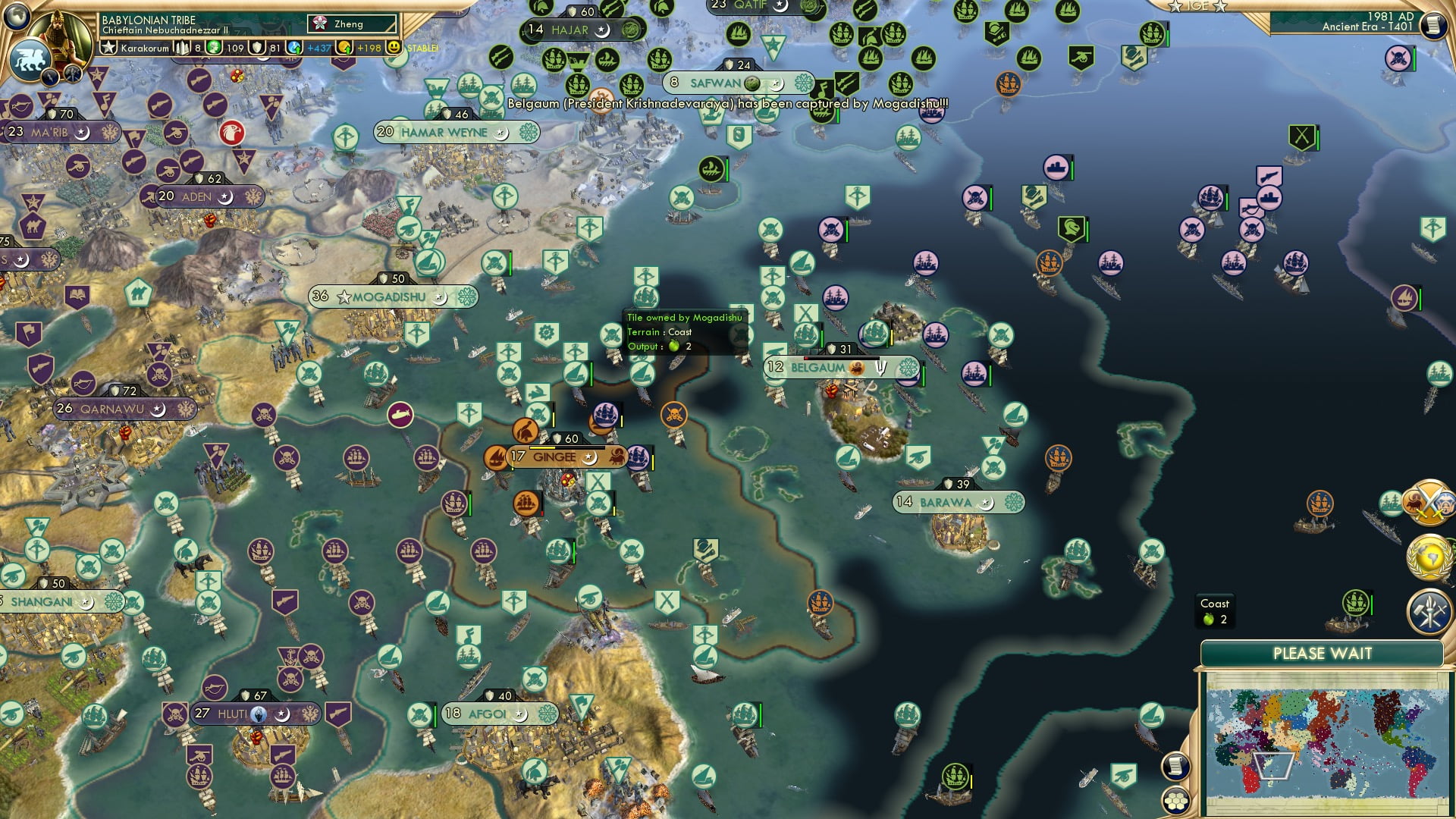Click the culture shield icon showing 81
The height and width of the screenshot is (819, 1456).
click(257, 47)
